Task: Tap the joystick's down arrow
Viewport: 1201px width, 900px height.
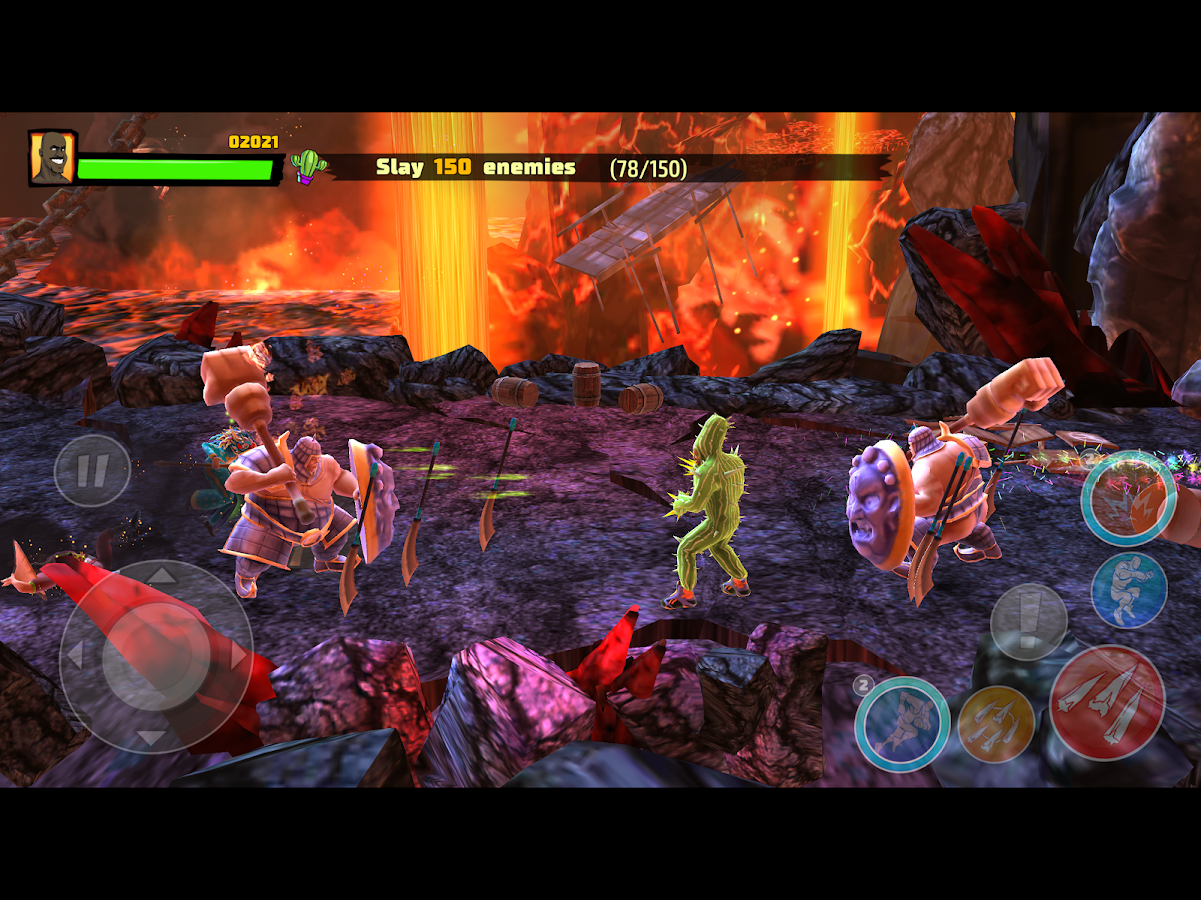Action: pos(152,739)
